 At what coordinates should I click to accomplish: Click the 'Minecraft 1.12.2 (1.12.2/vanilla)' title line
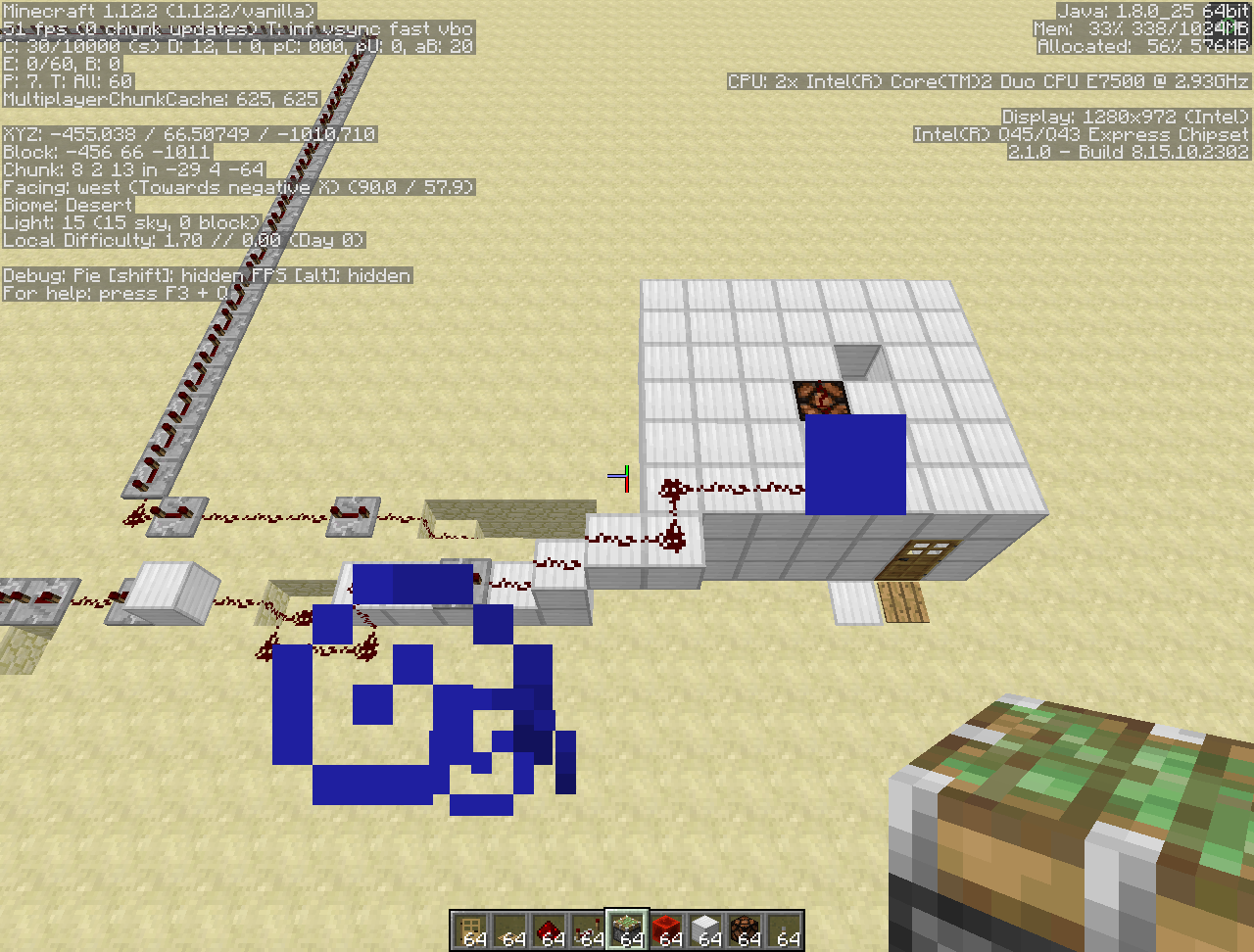(157, 11)
